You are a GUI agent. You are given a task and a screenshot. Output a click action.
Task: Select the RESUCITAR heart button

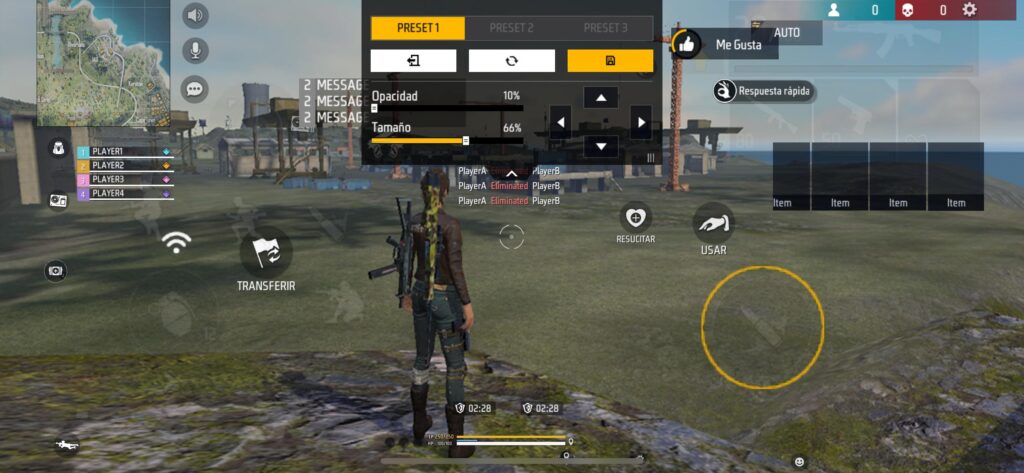(x=635, y=217)
